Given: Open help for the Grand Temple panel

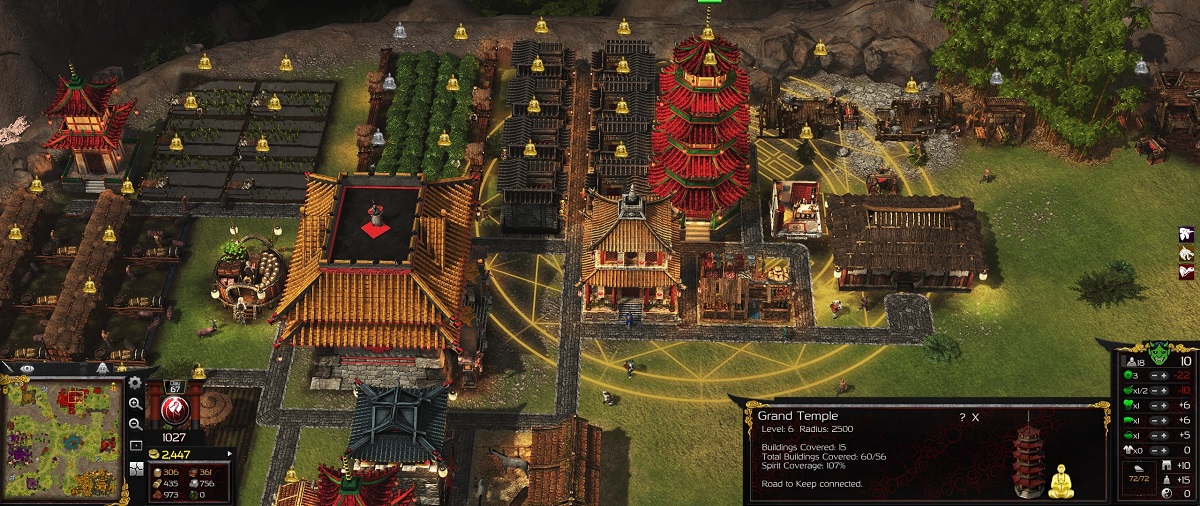Looking at the screenshot, I should pyautogui.click(x=962, y=417).
